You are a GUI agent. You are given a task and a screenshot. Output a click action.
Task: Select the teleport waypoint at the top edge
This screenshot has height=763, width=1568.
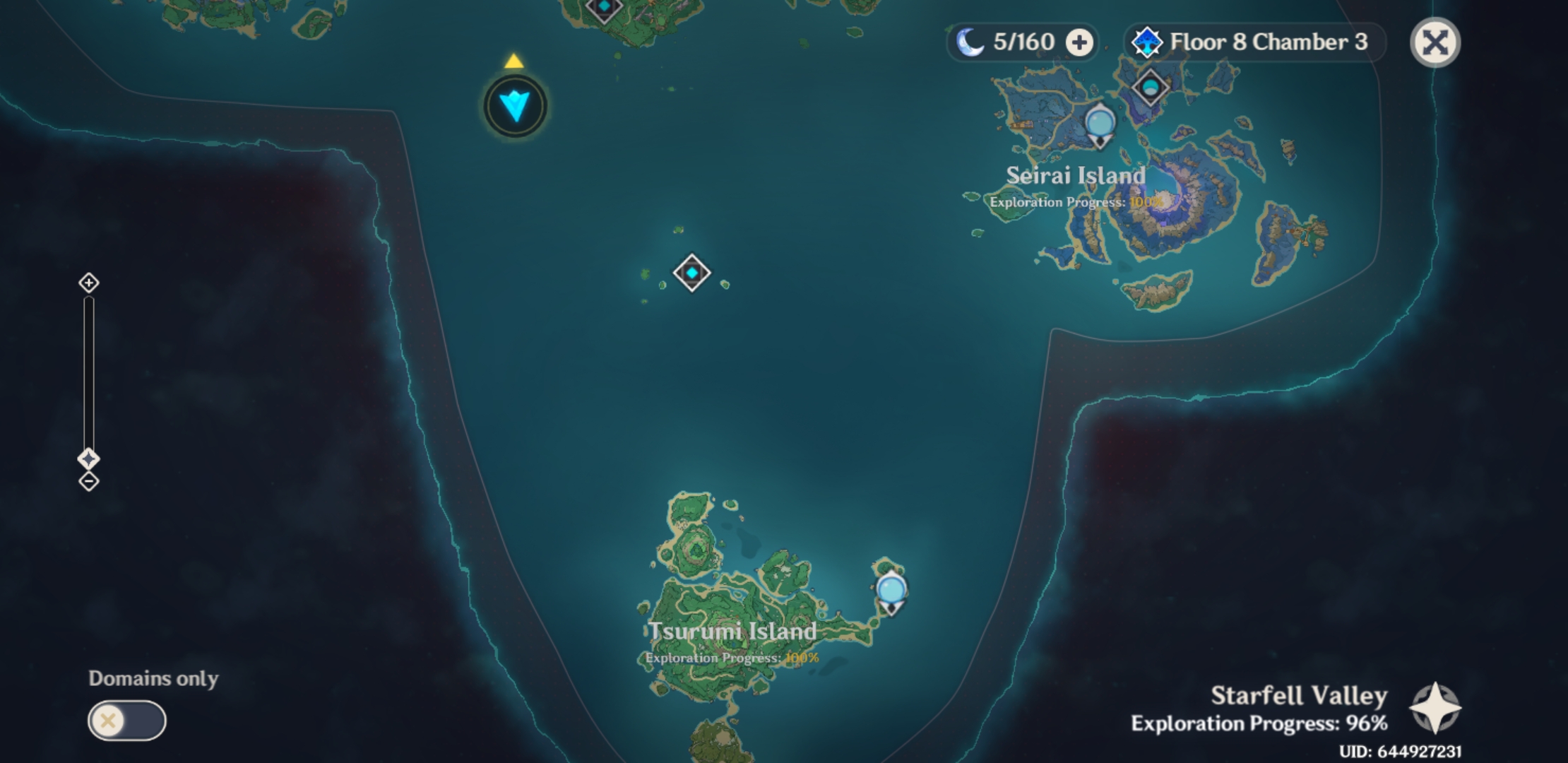(x=604, y=7)
